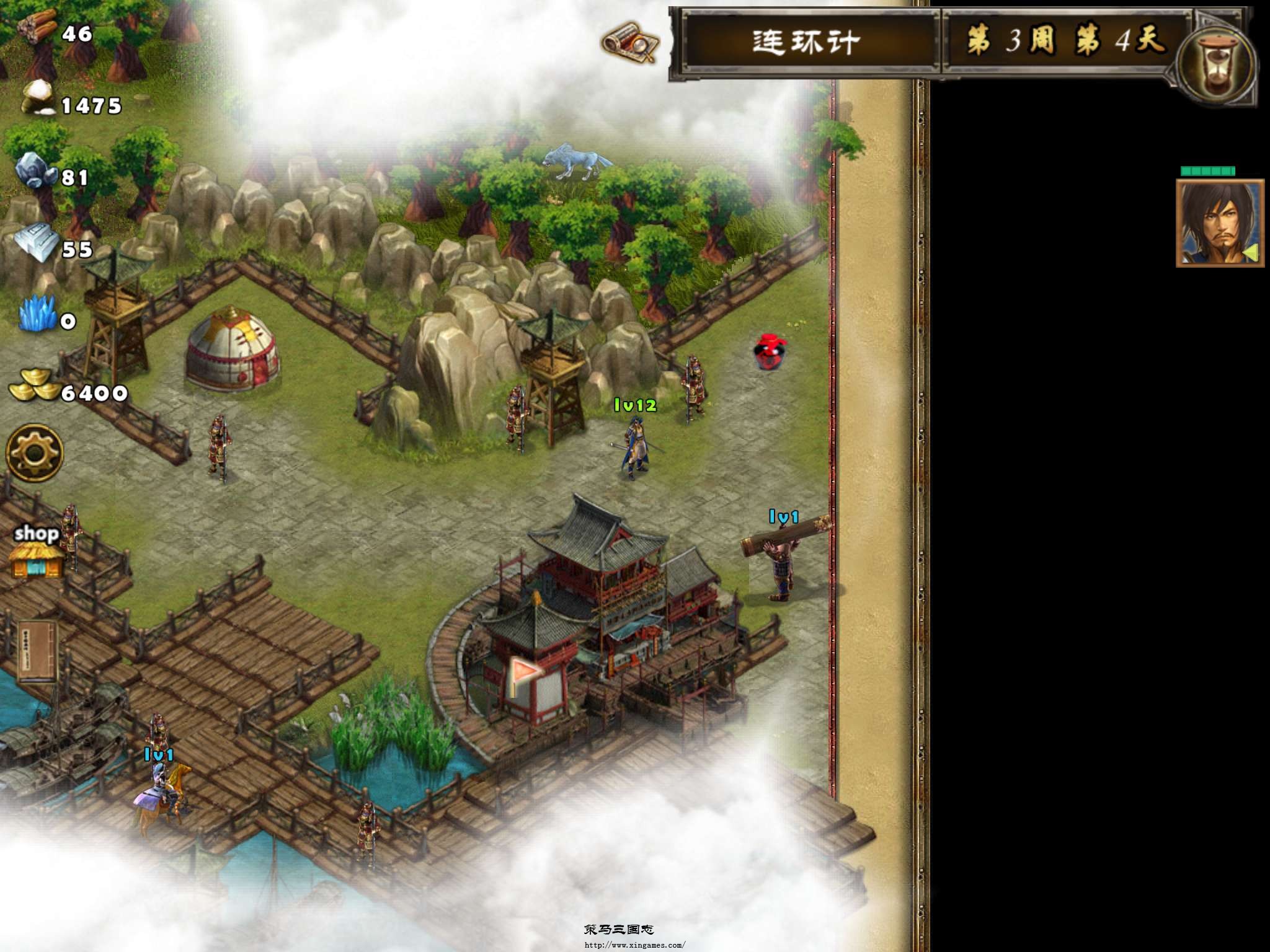Open the scroll and magnifying glass icon
The height and width of the screenshot is (952, 1270).
pos(630,42)
